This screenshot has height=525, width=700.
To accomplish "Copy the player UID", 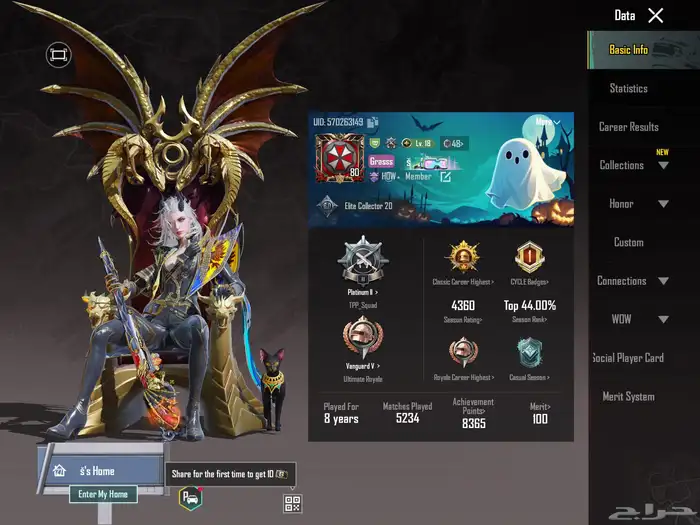I will pyautogui.click(x=373, y=123).
